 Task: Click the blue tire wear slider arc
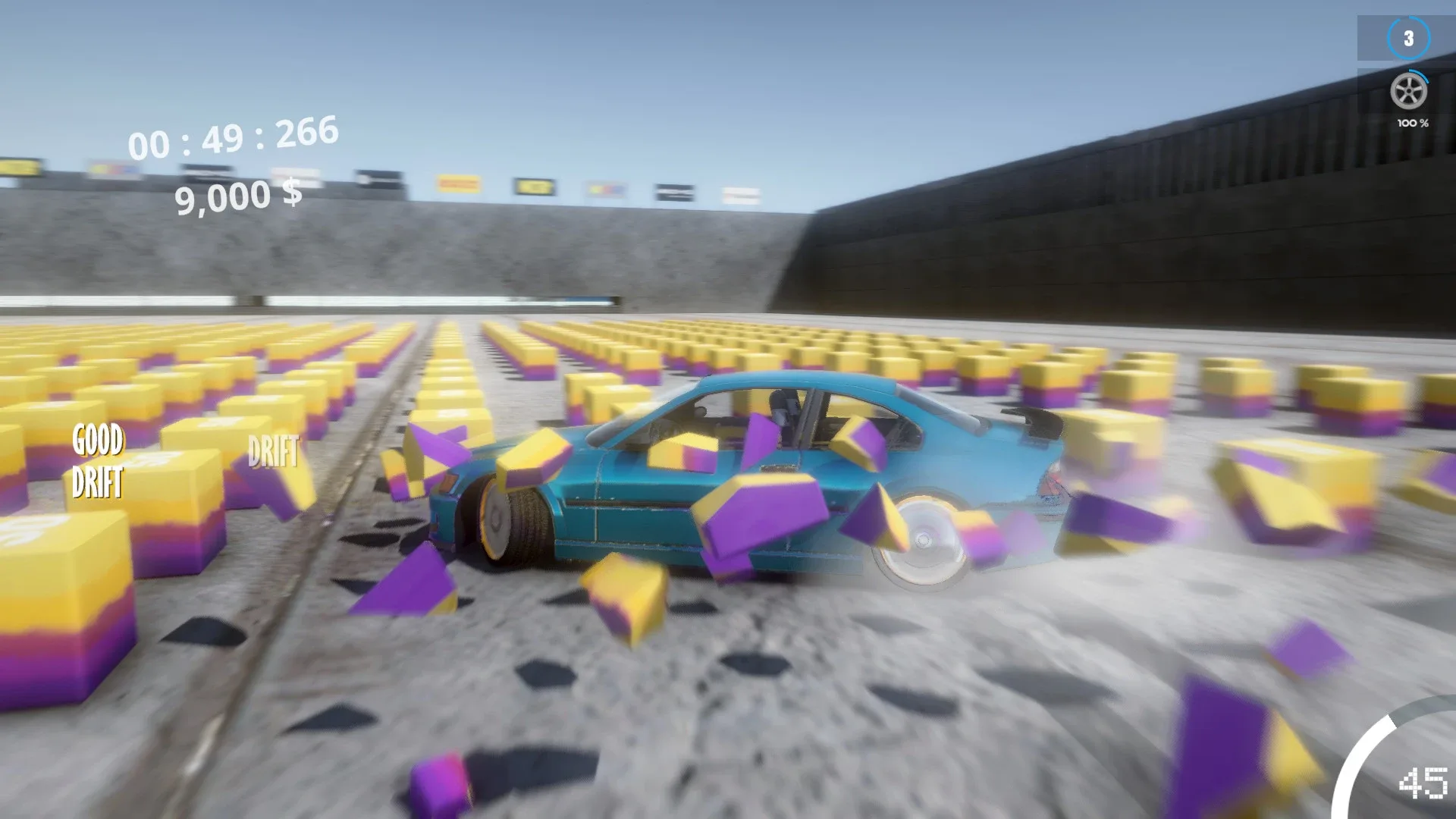point(1420,76)
